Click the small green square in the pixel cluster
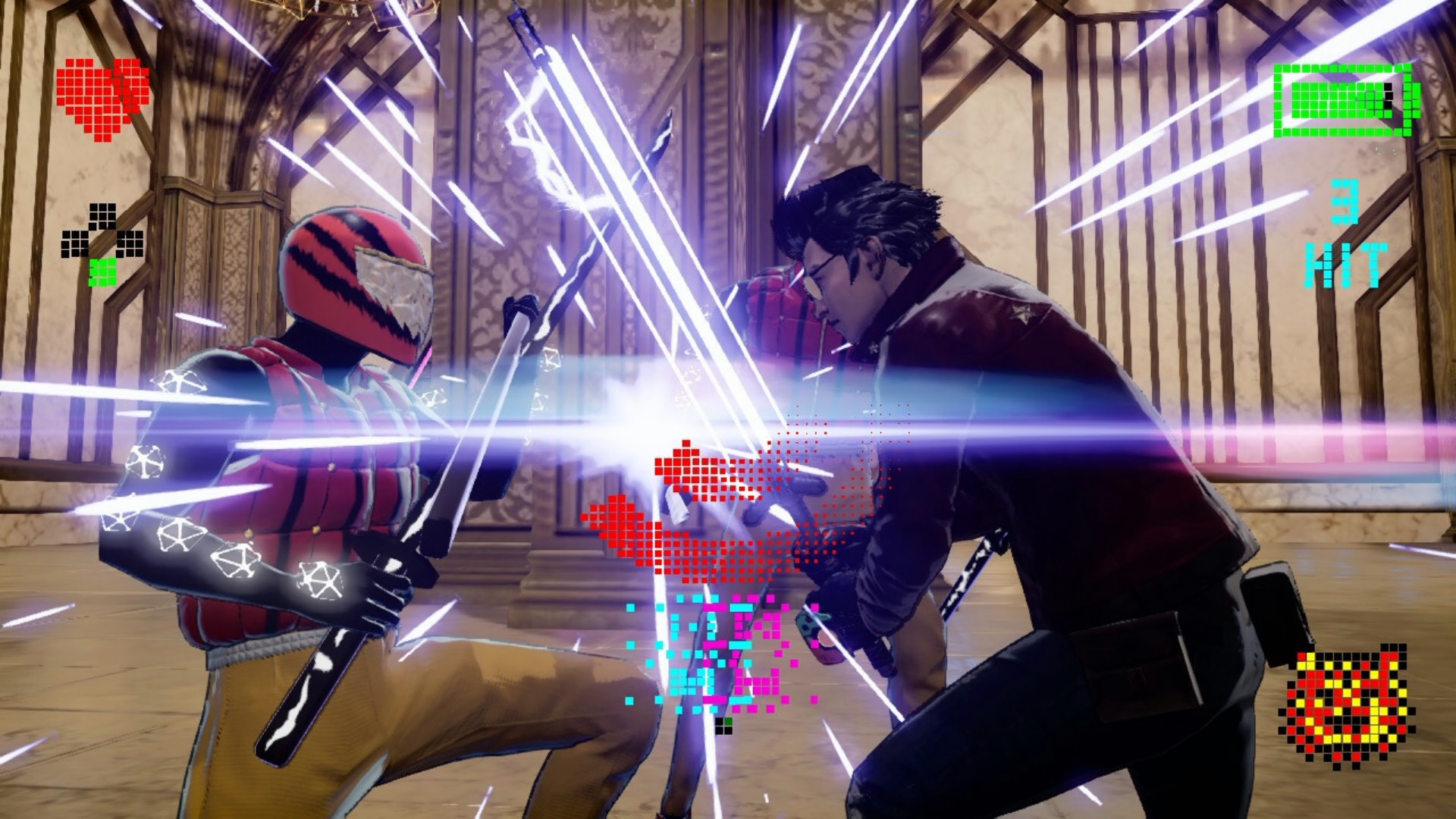Viewport: 1456px width, 819px height. click(728, 721)
